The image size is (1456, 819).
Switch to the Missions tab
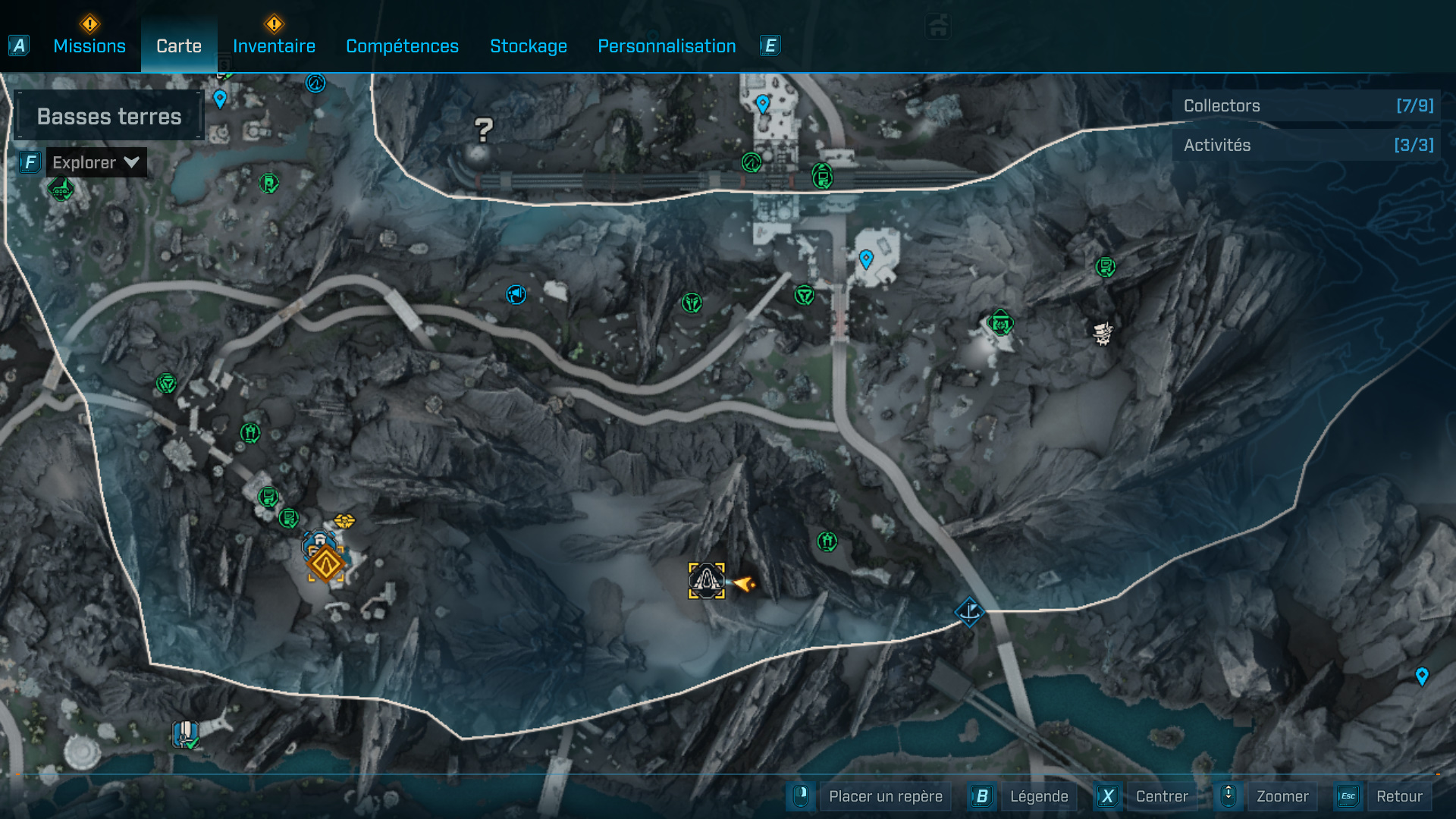[x=89, y=45]
